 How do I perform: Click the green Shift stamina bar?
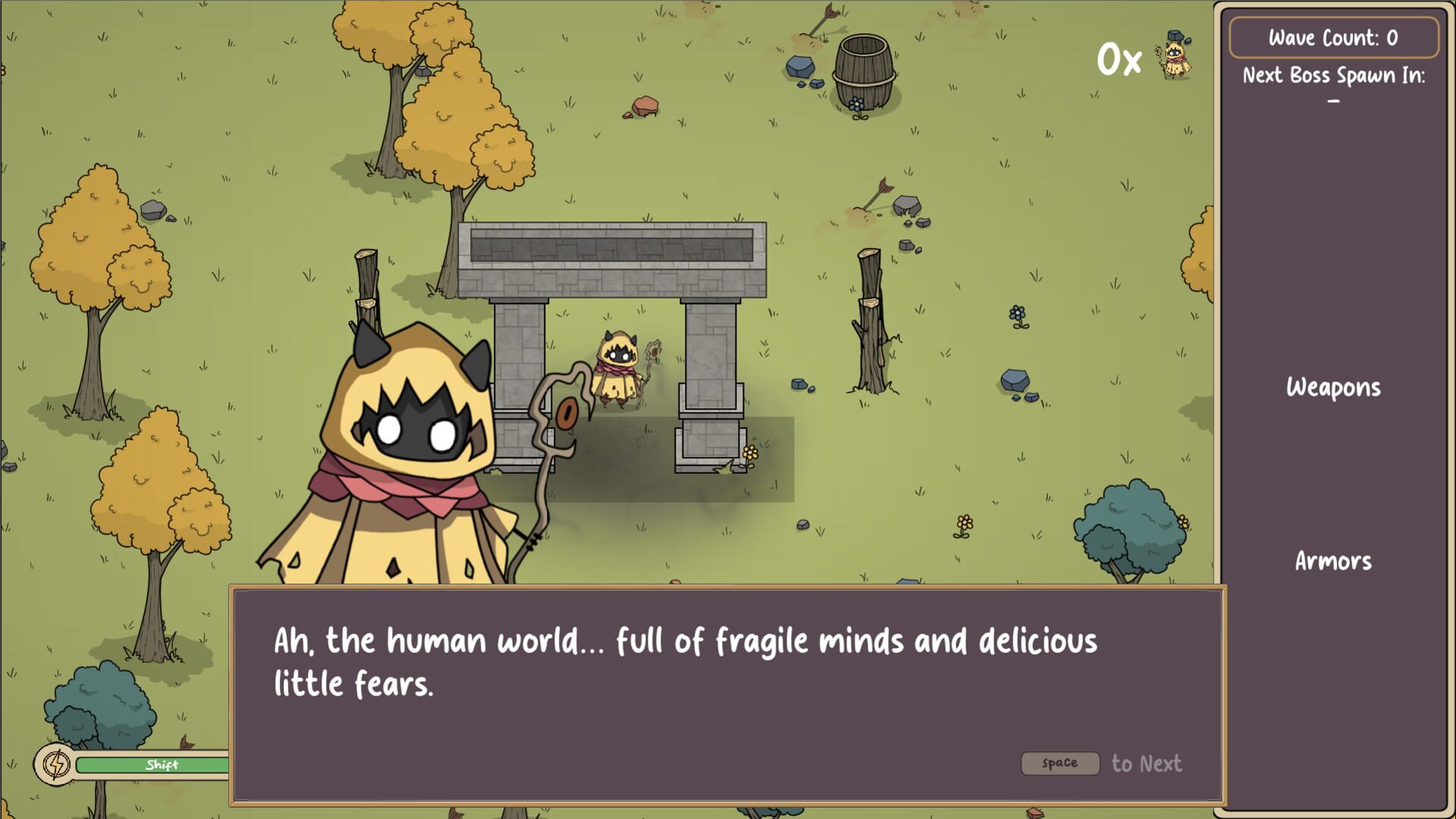[x=159, y=766]
